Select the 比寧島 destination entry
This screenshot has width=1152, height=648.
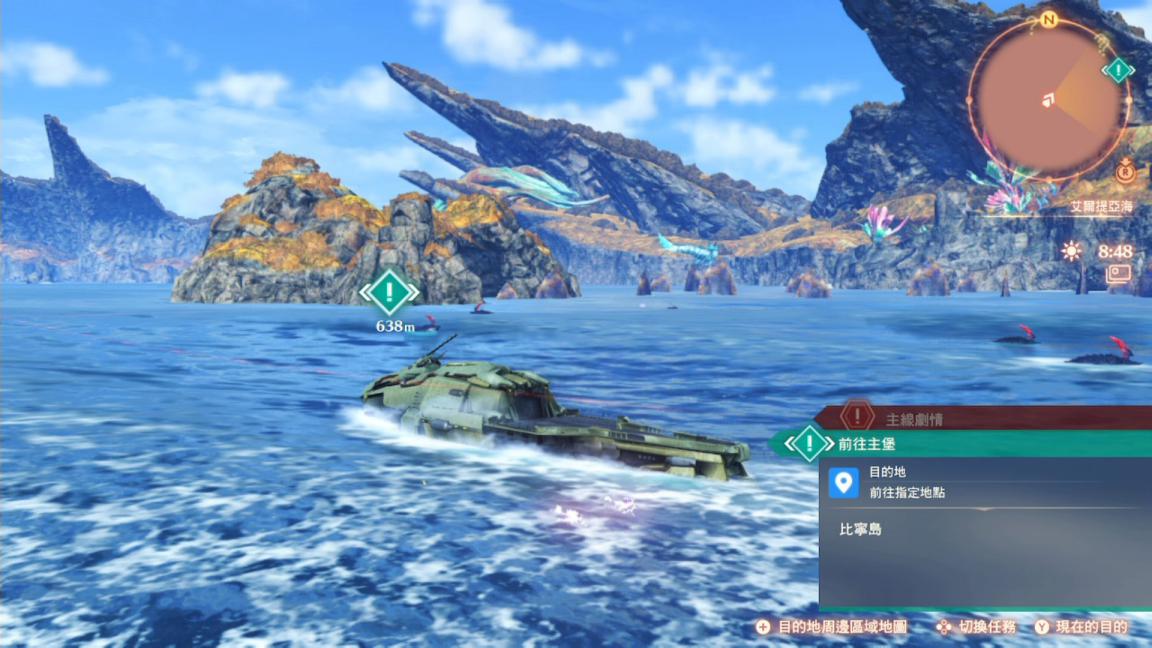(x=861, y=529)
